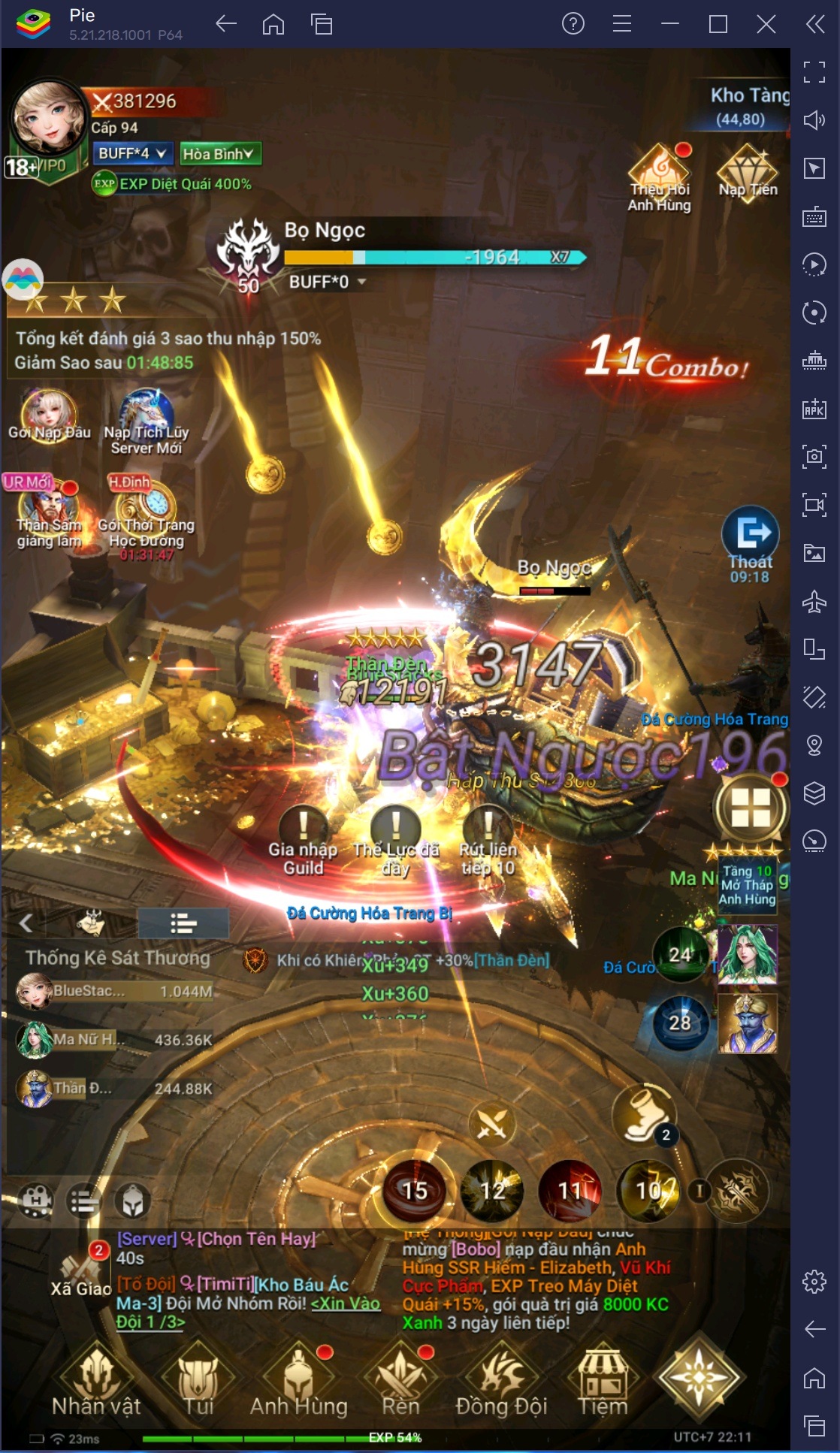Open the Tiệm shop menu
This screenshot has width=840, height=1453.
[603, 1385]
